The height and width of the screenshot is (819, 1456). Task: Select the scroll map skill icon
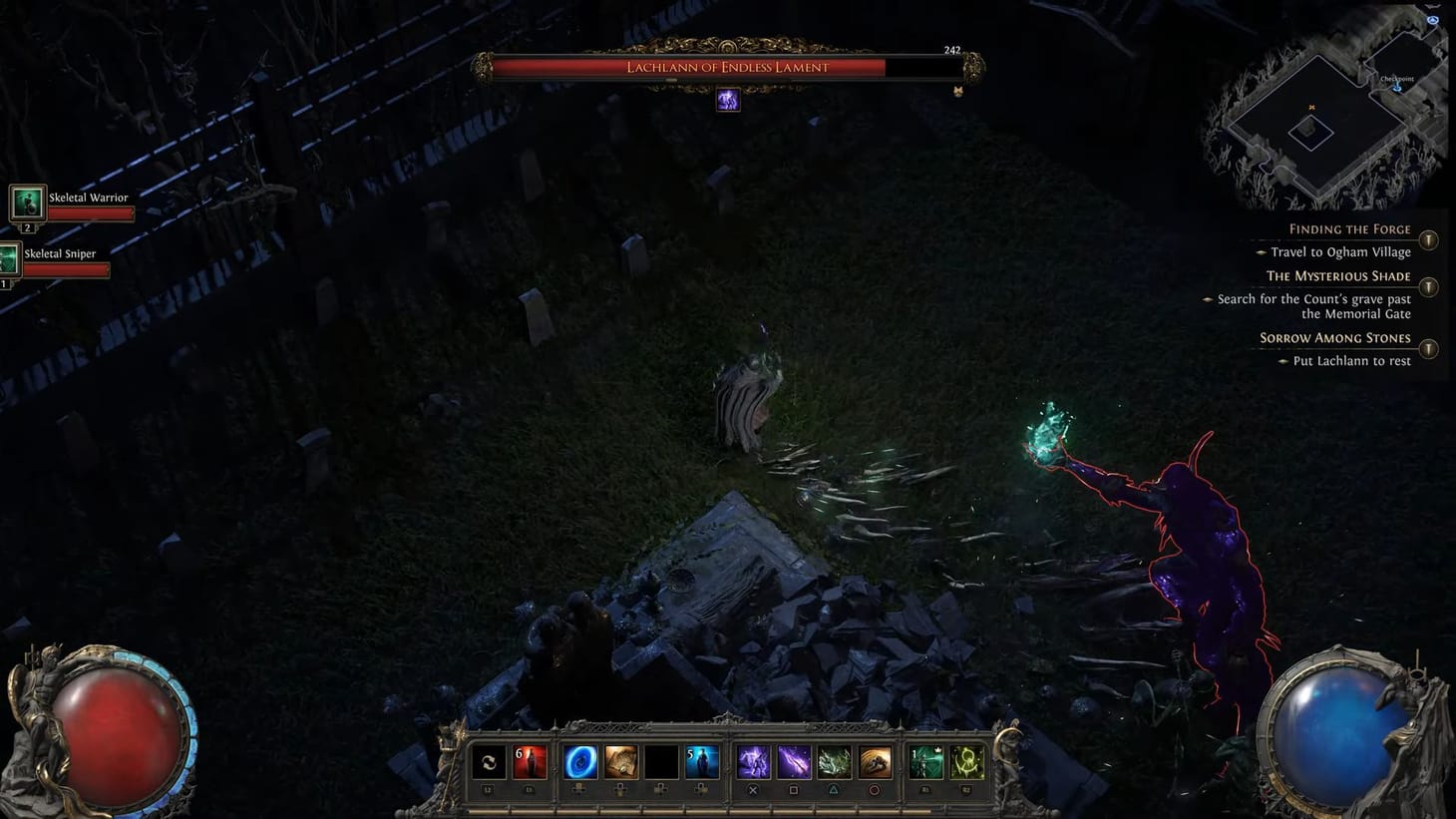coord(619,763)
